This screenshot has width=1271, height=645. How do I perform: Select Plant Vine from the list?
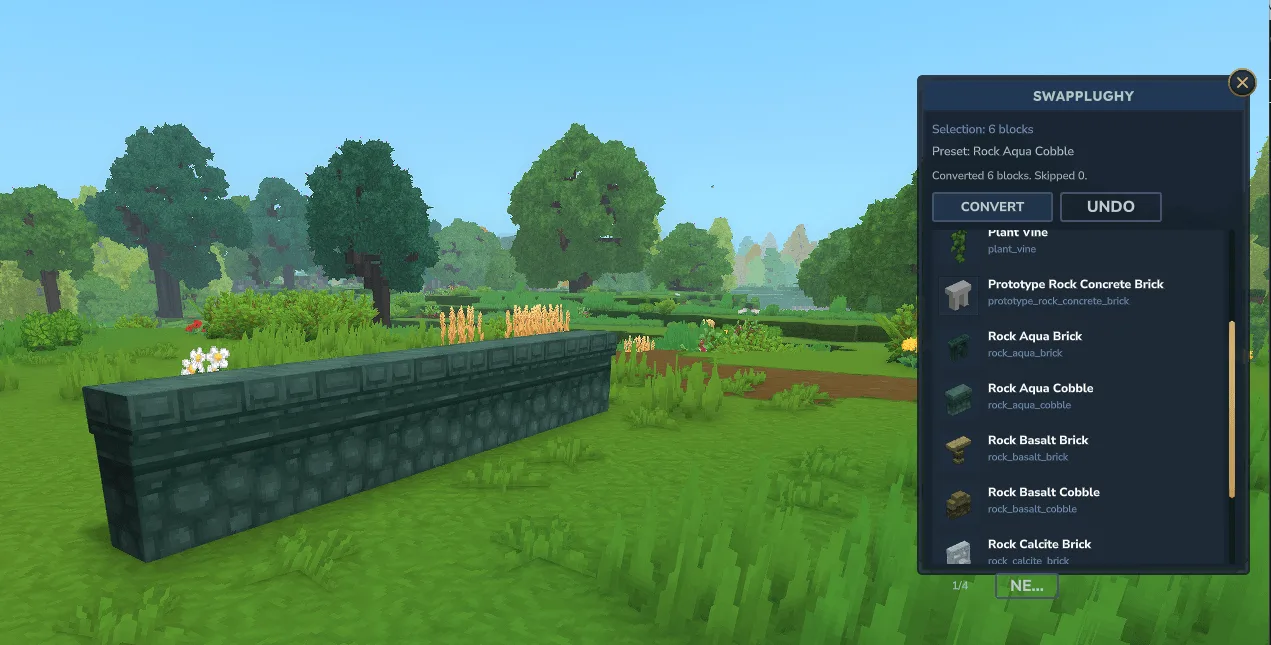pyautogui.click(x=1020, y=241)
